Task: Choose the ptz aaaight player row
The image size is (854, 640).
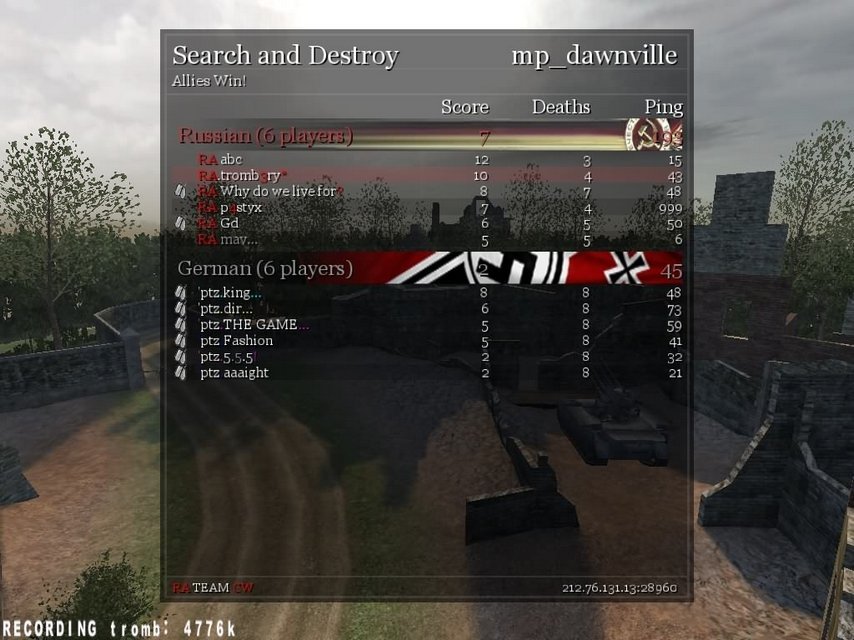Action: [234, 373]
